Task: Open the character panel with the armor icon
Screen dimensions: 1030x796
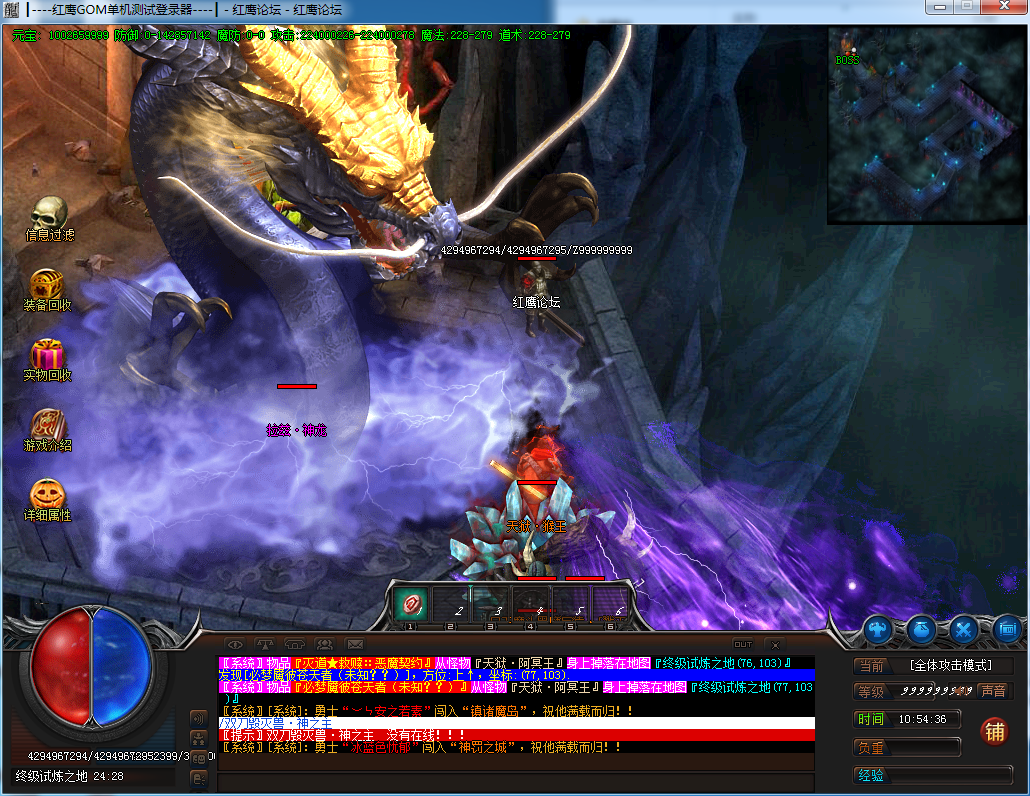Action: tap(879, 630)
